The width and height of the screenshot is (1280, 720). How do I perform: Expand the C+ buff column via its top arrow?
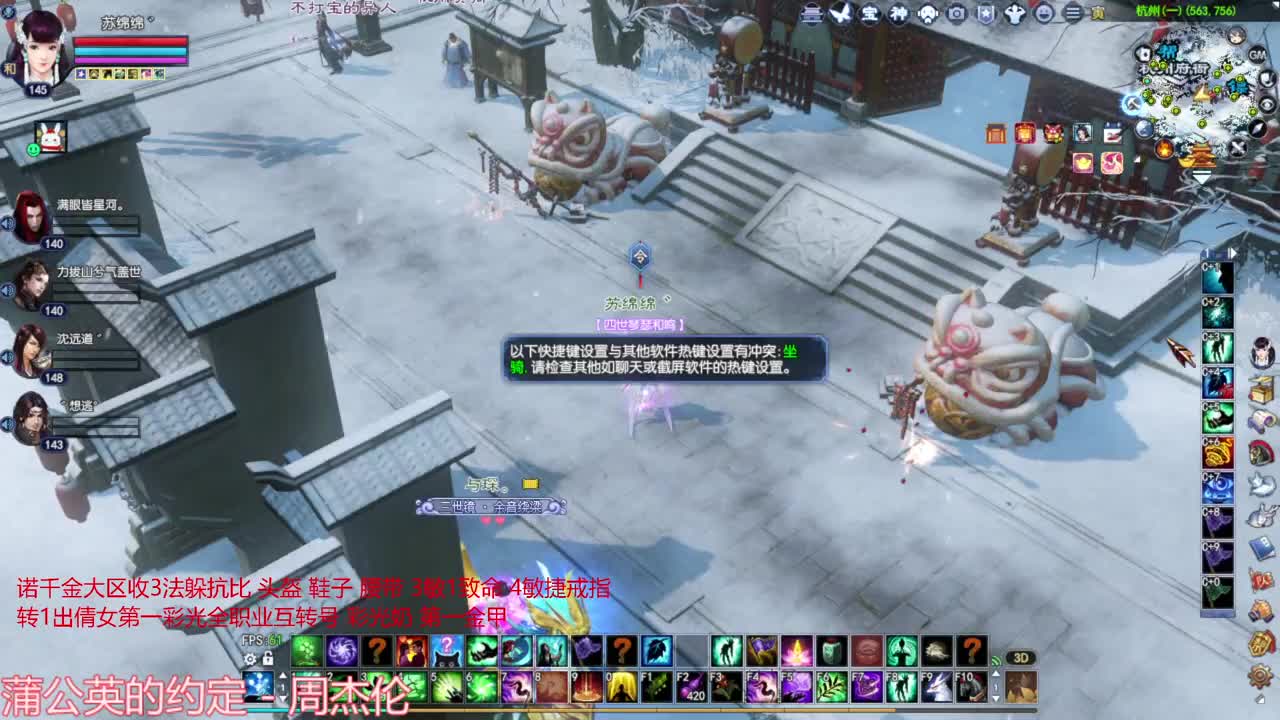point(1232,252)
